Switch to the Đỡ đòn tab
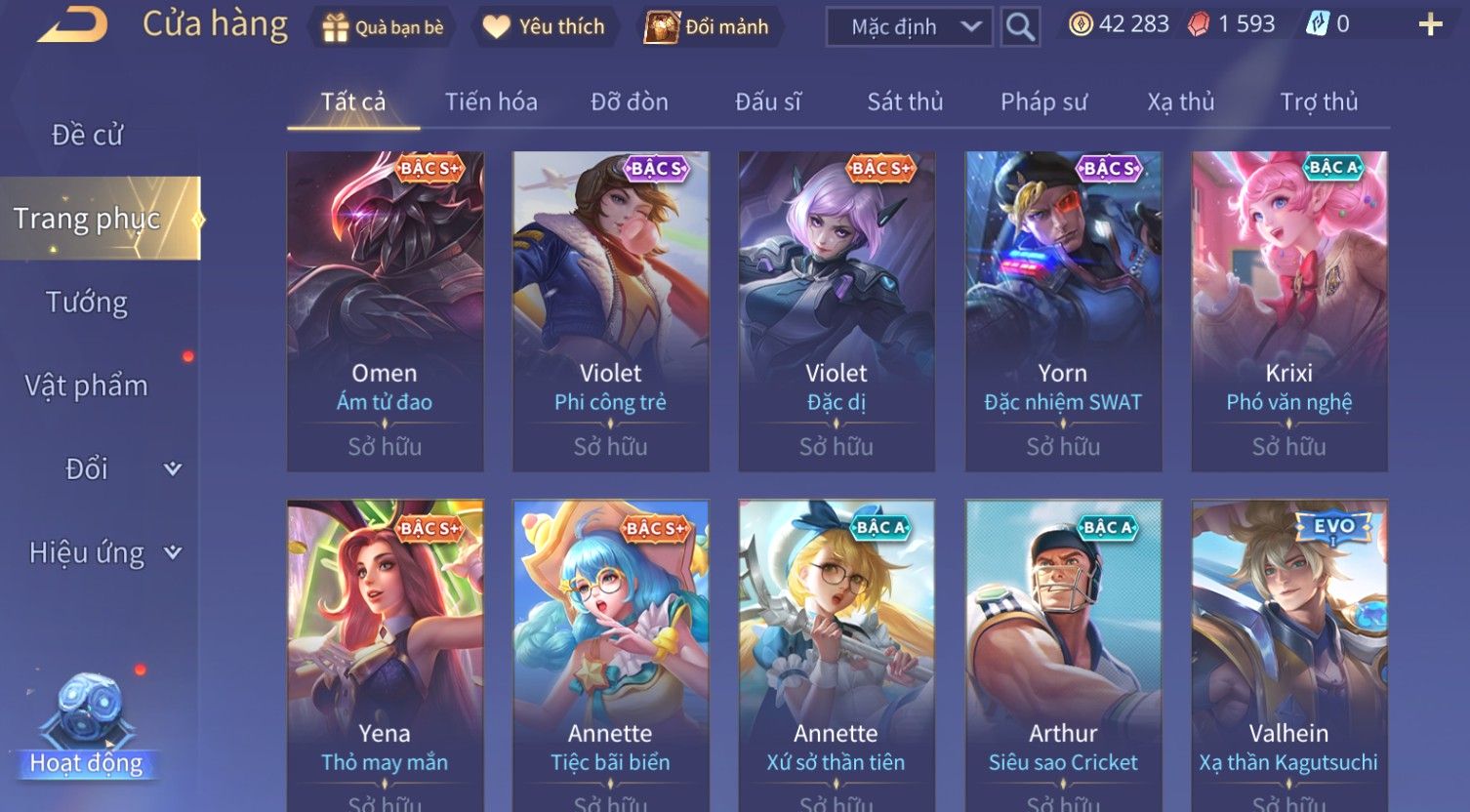 [630, 101]
